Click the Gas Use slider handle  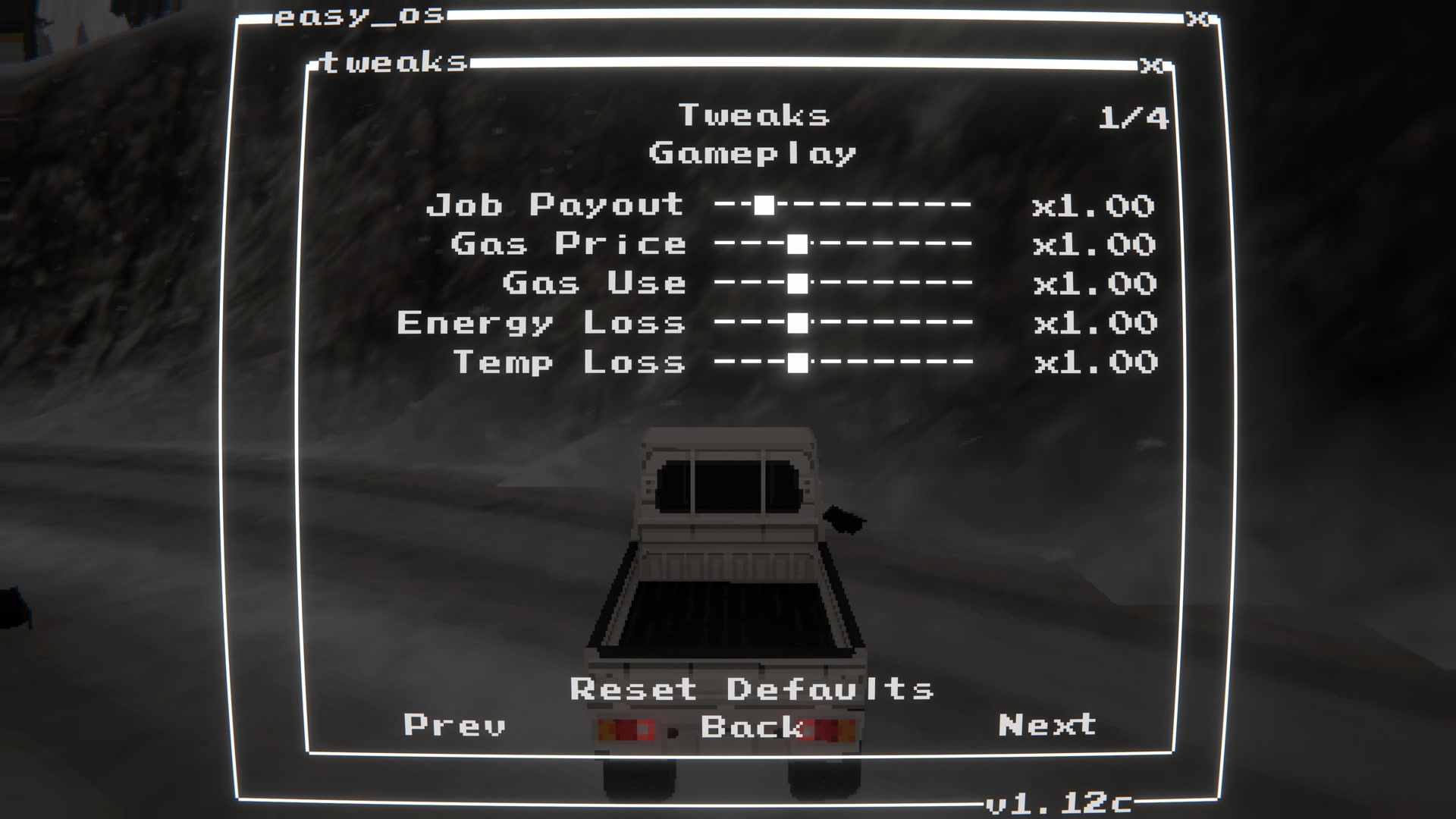[796, 284]
